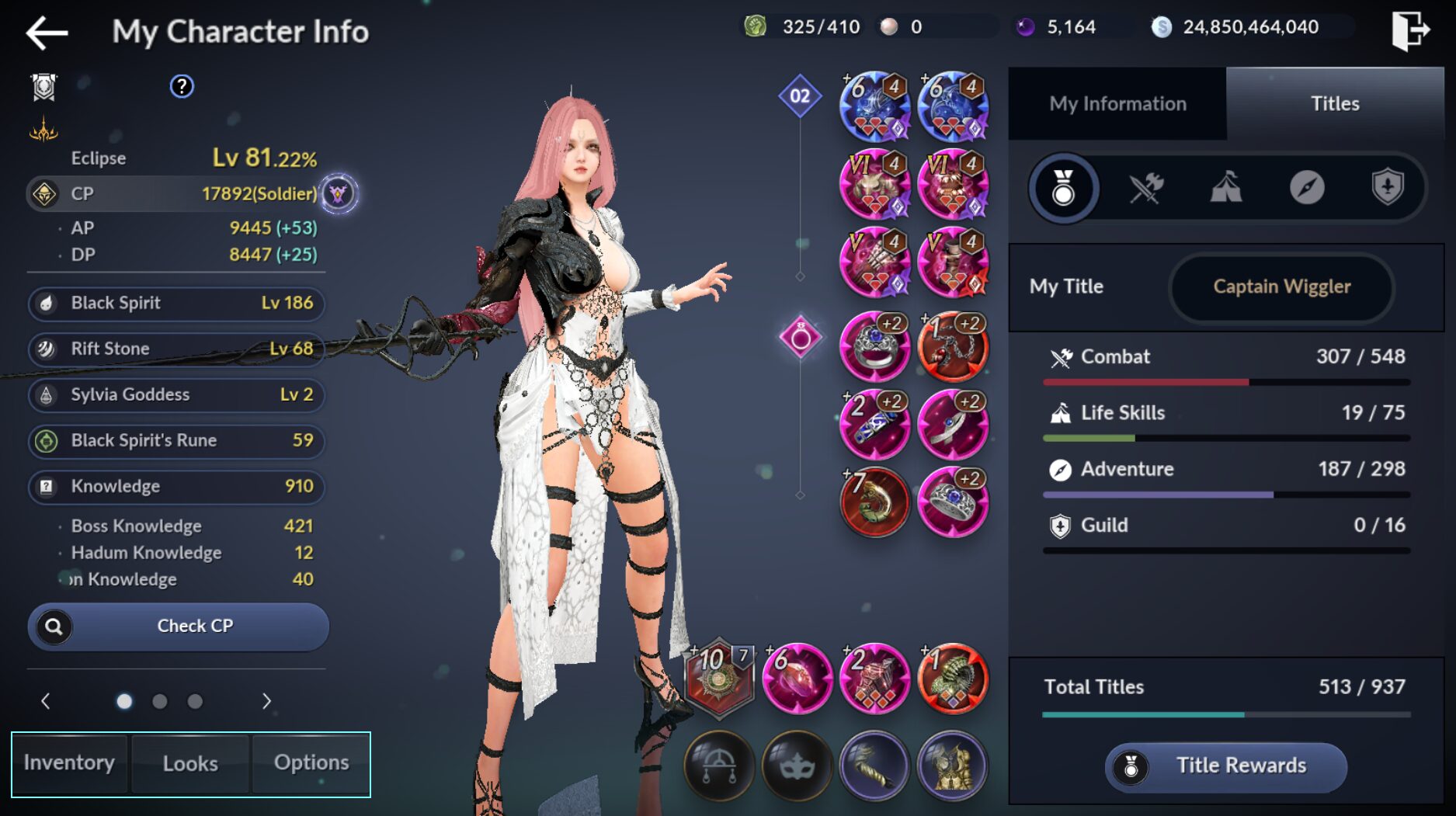Screen dimensions: 1456x816
Task: Change the Captain Wiggler title
Action: pyautogui.click(x=1281, y=287)
